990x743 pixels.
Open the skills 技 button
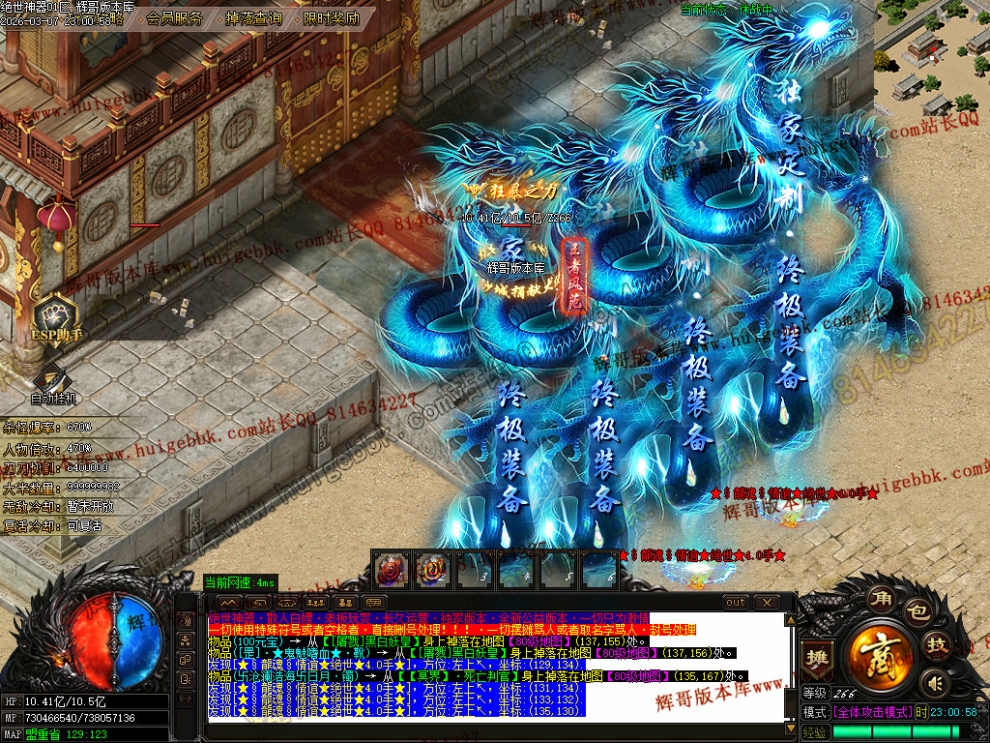937,643
